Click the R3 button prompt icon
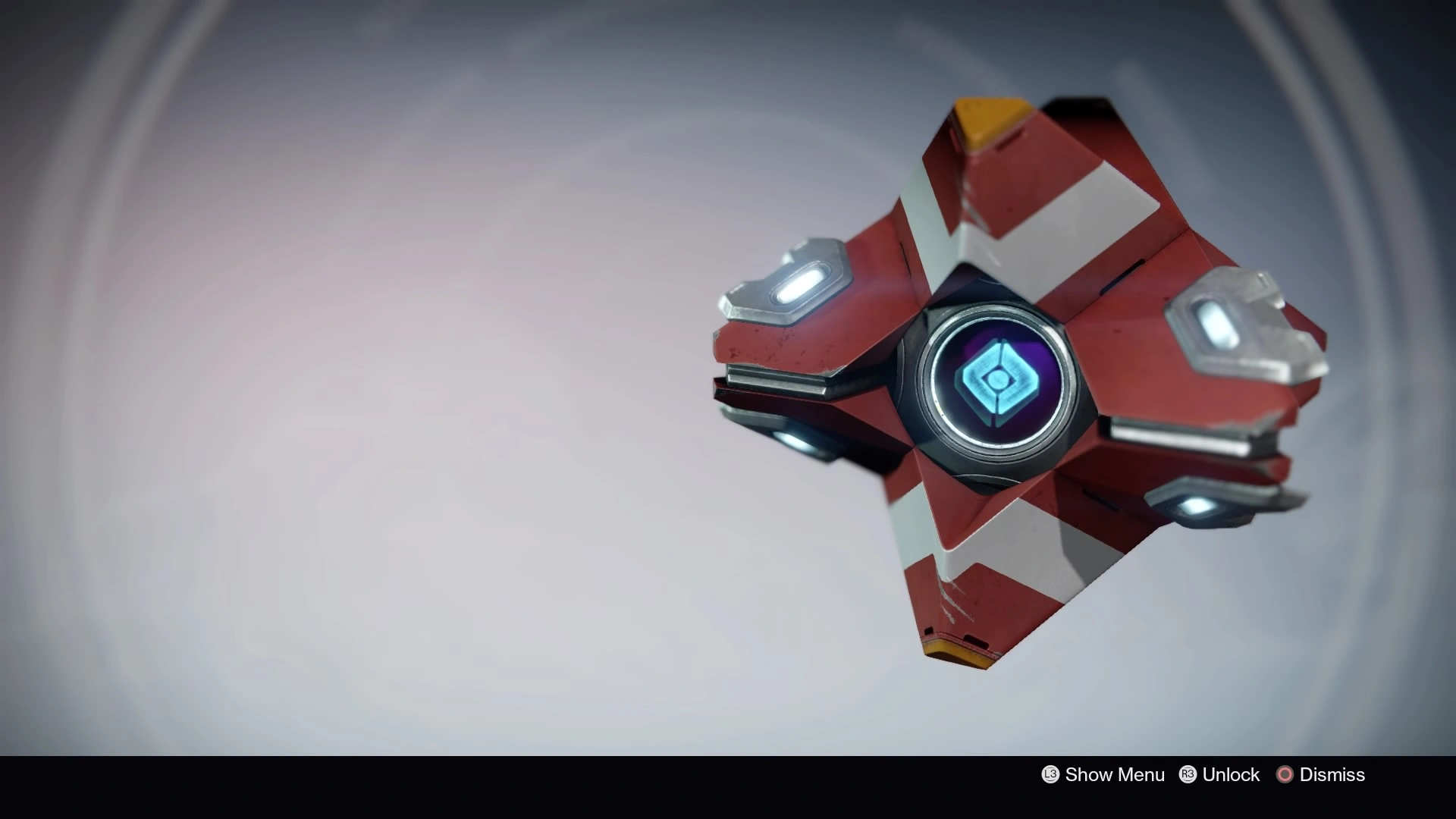1456x819 pixels. coord(1188,774)
